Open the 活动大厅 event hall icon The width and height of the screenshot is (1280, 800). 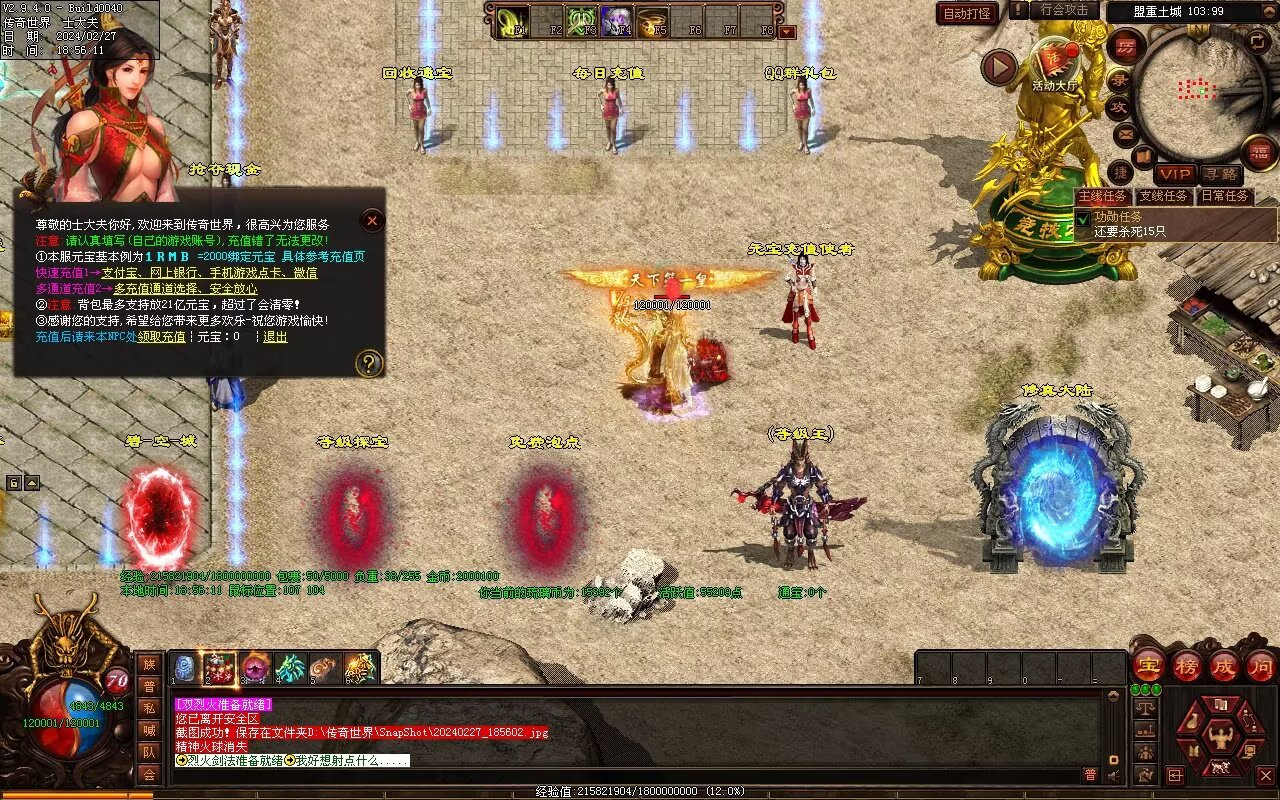[x=1054, y=62]
